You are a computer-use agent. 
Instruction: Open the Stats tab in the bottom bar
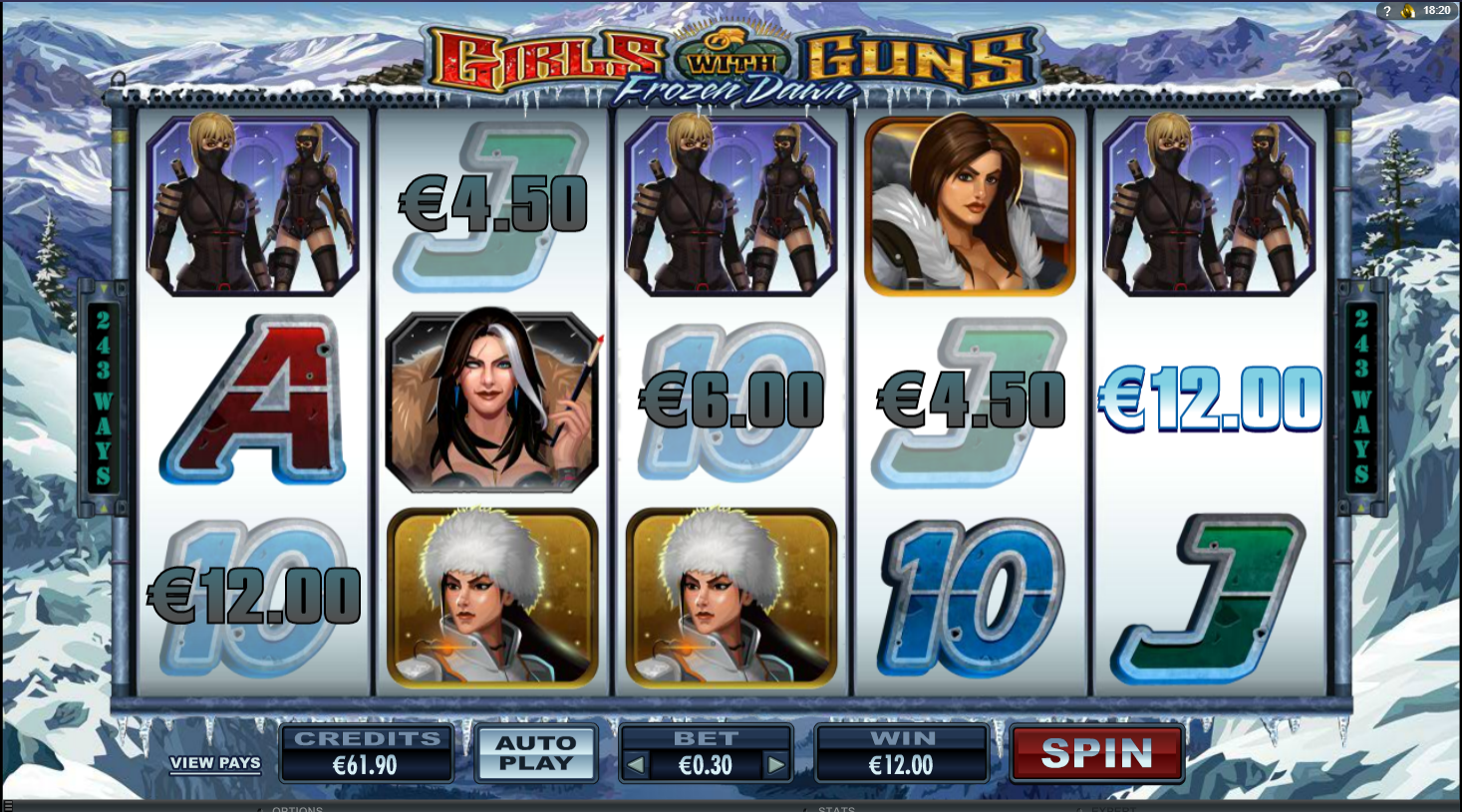pos(836,808)
